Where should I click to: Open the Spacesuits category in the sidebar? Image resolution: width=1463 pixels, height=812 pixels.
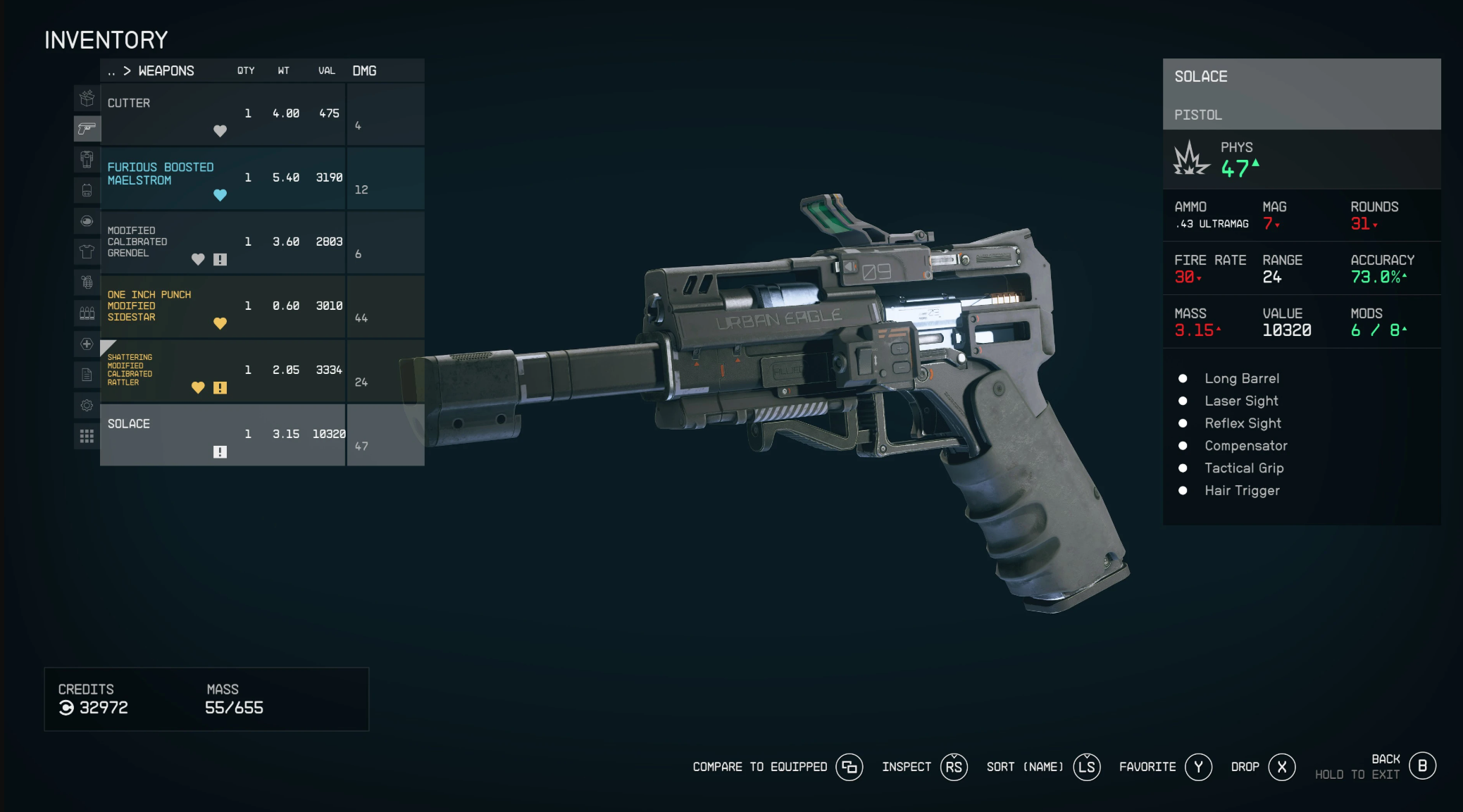(87, 160)
